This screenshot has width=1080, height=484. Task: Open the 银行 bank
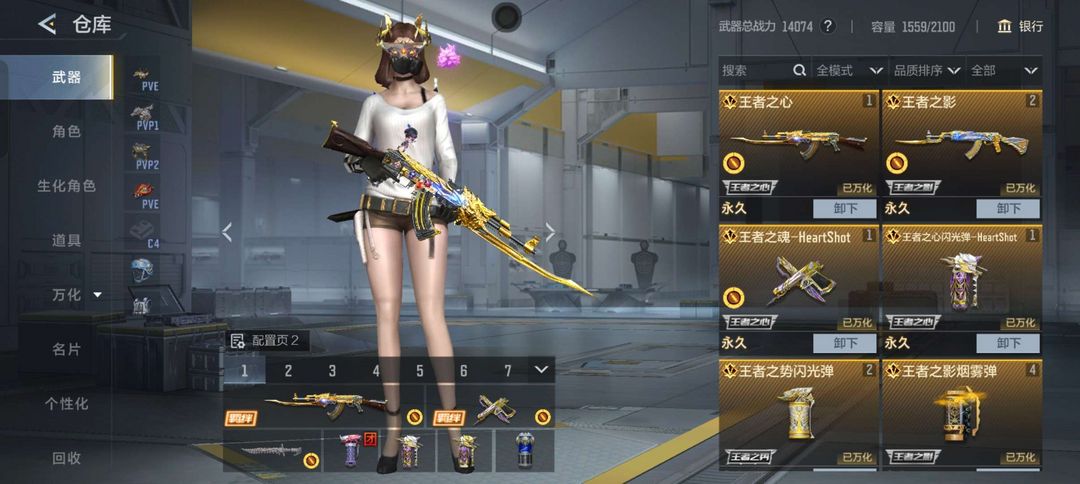coord(1019,26)
